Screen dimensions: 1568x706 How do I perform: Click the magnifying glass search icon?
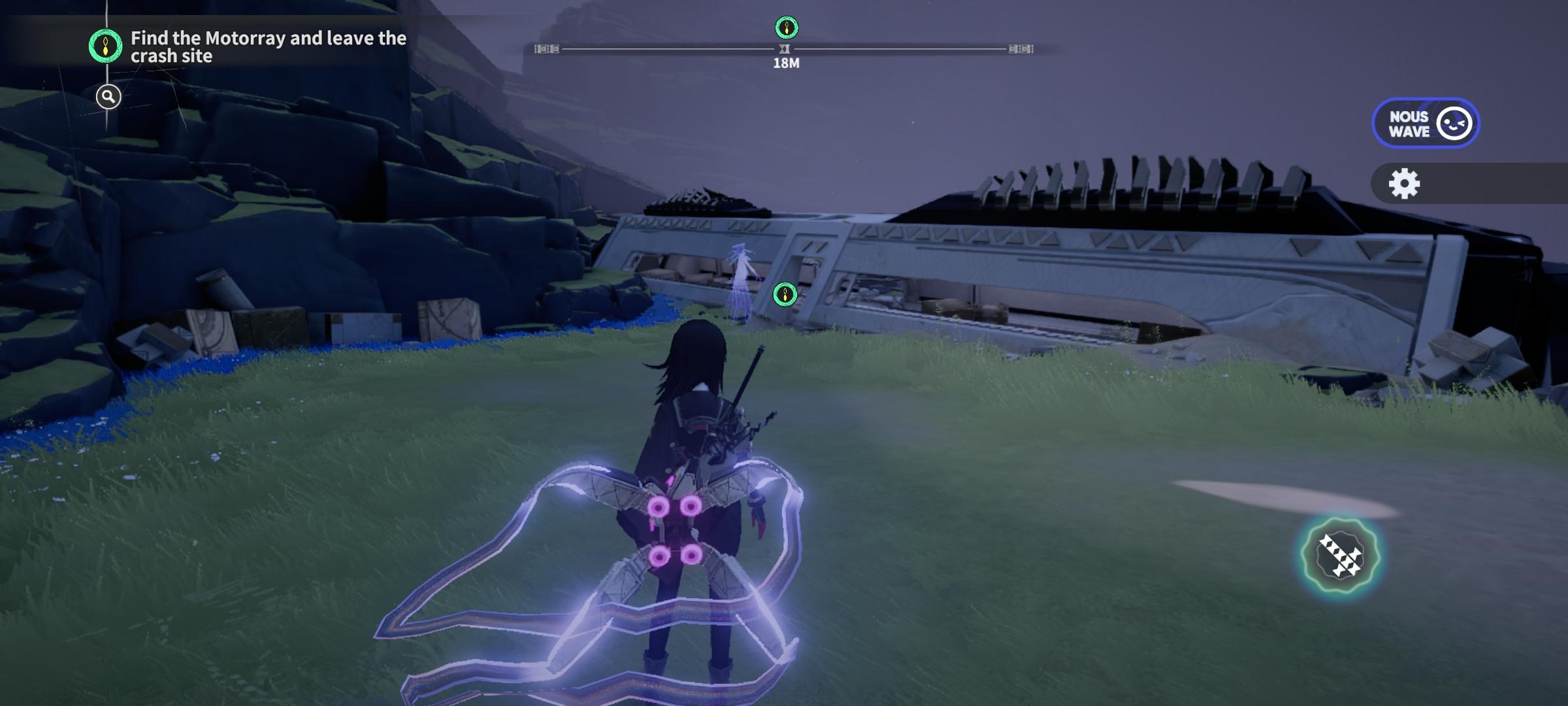click(x=108, y=97)
